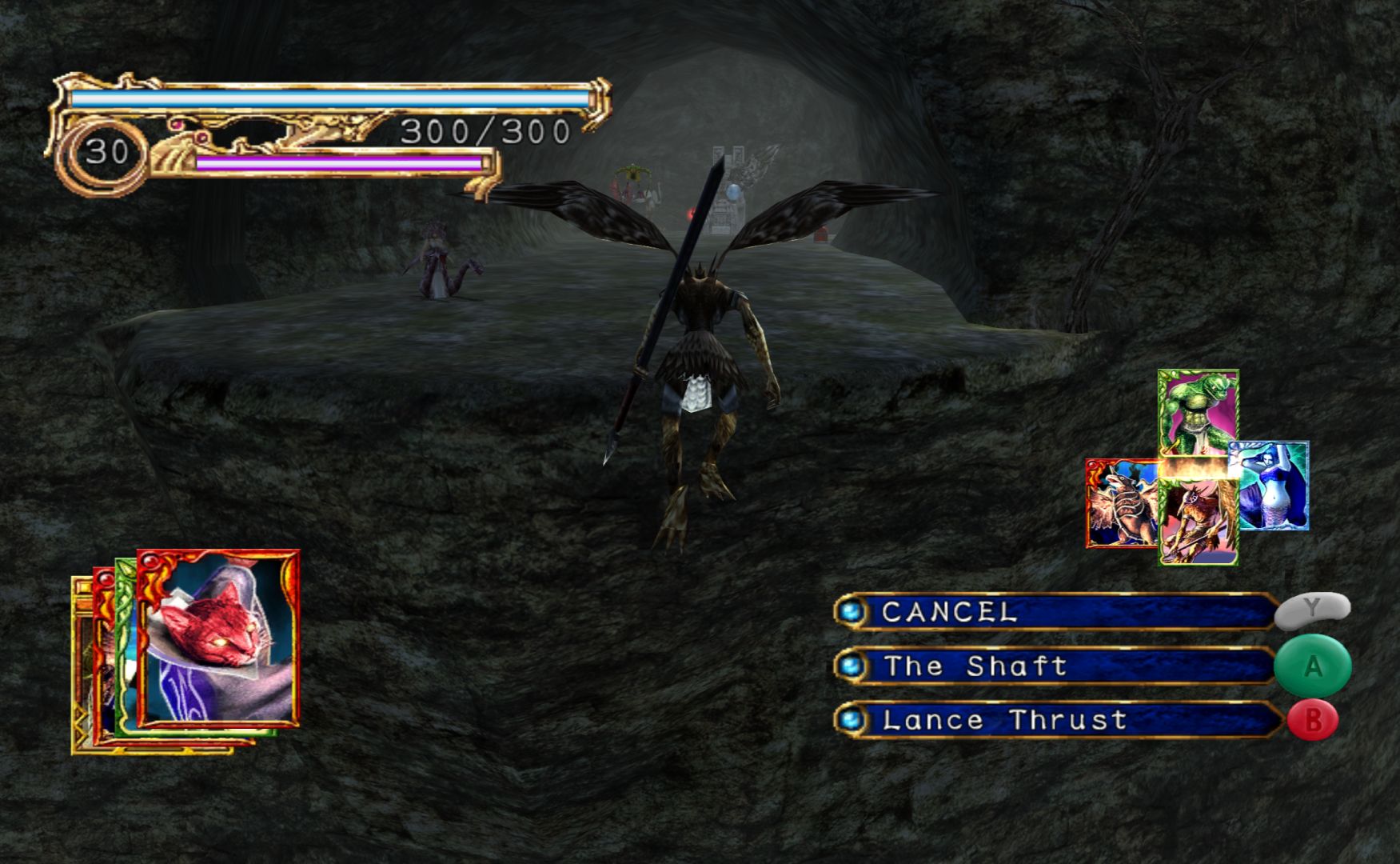Pick the Lance Thrust attack

pyautogui.click(x=1055, y=720)
